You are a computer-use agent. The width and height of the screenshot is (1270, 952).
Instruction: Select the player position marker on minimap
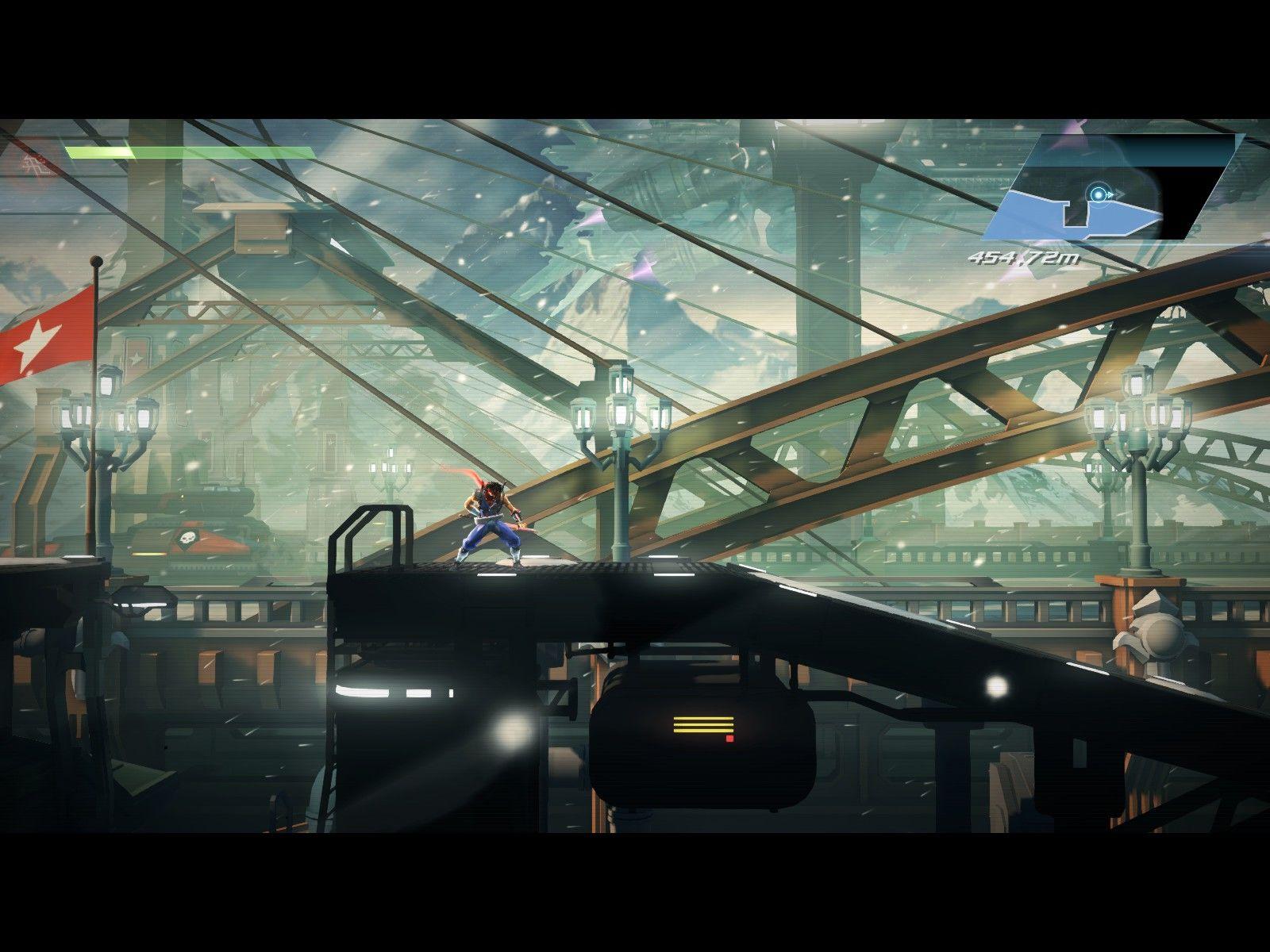[x=1099, y=194]
